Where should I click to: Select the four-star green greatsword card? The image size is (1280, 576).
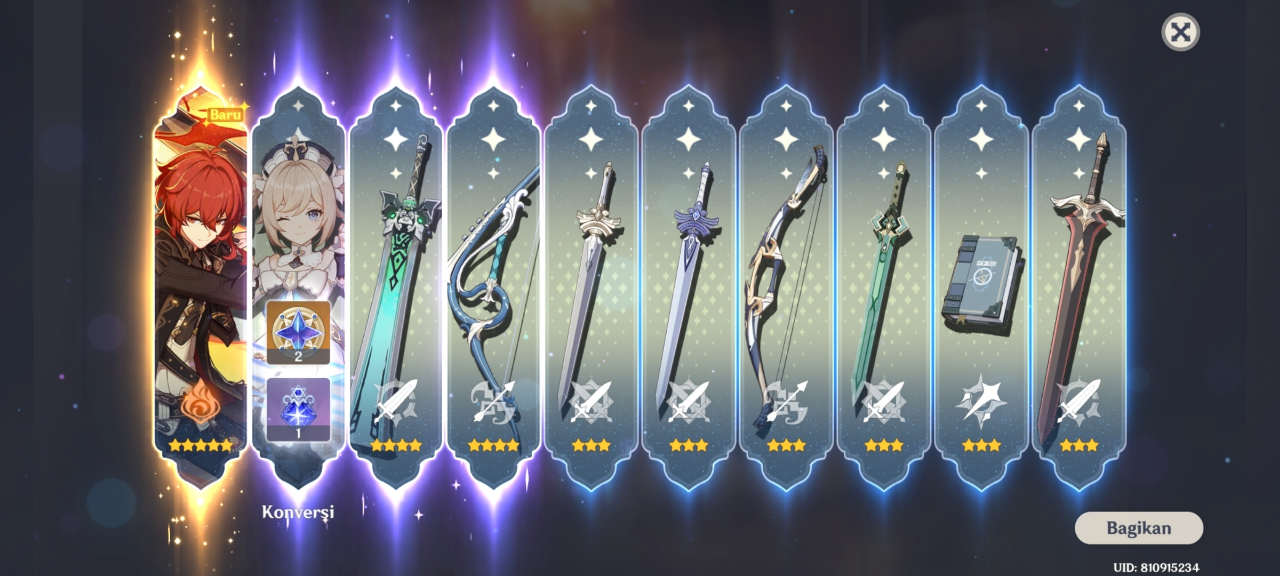(395, 290)
